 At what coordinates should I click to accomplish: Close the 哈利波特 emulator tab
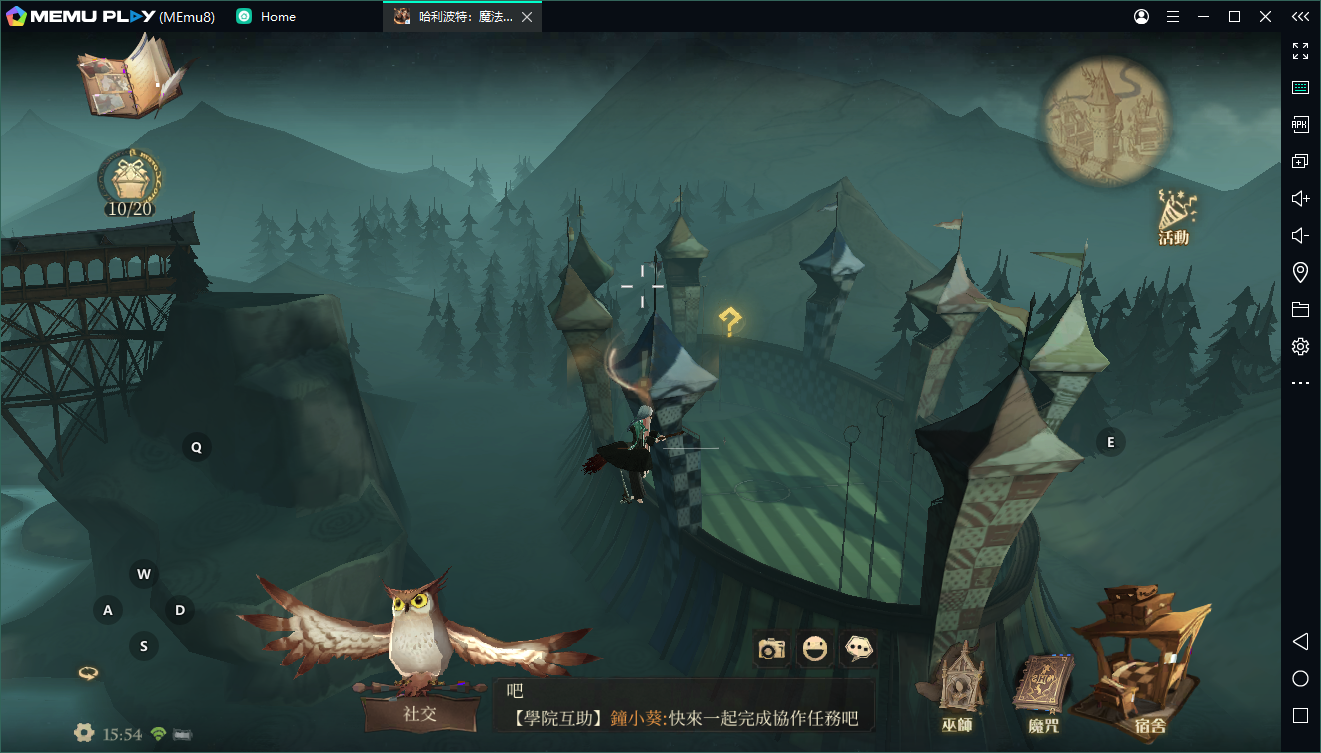point(527,17)
